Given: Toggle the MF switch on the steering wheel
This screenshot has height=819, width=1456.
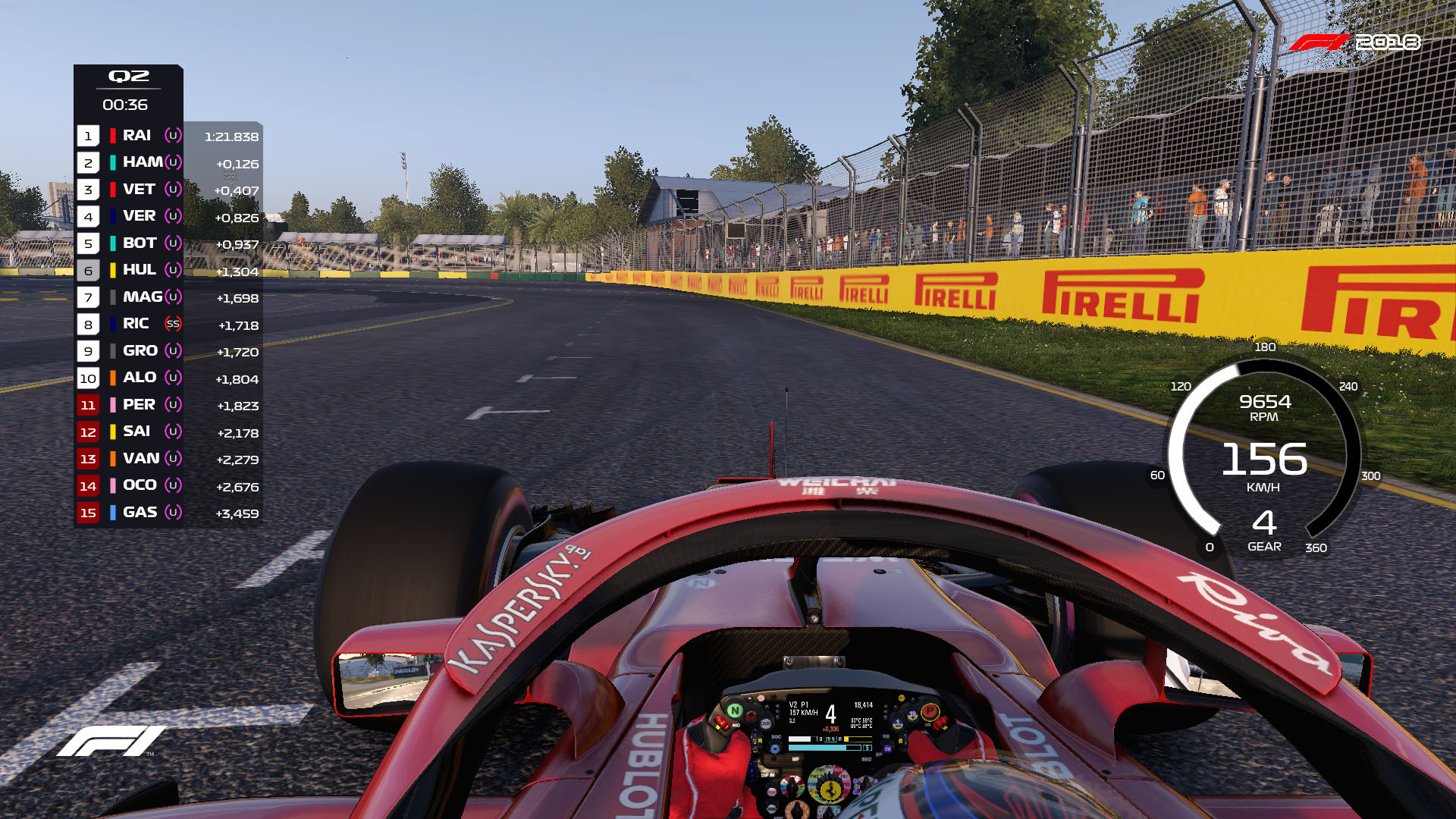Looking at the screenshot, I should pyautogui.click(x=795, y=758).
